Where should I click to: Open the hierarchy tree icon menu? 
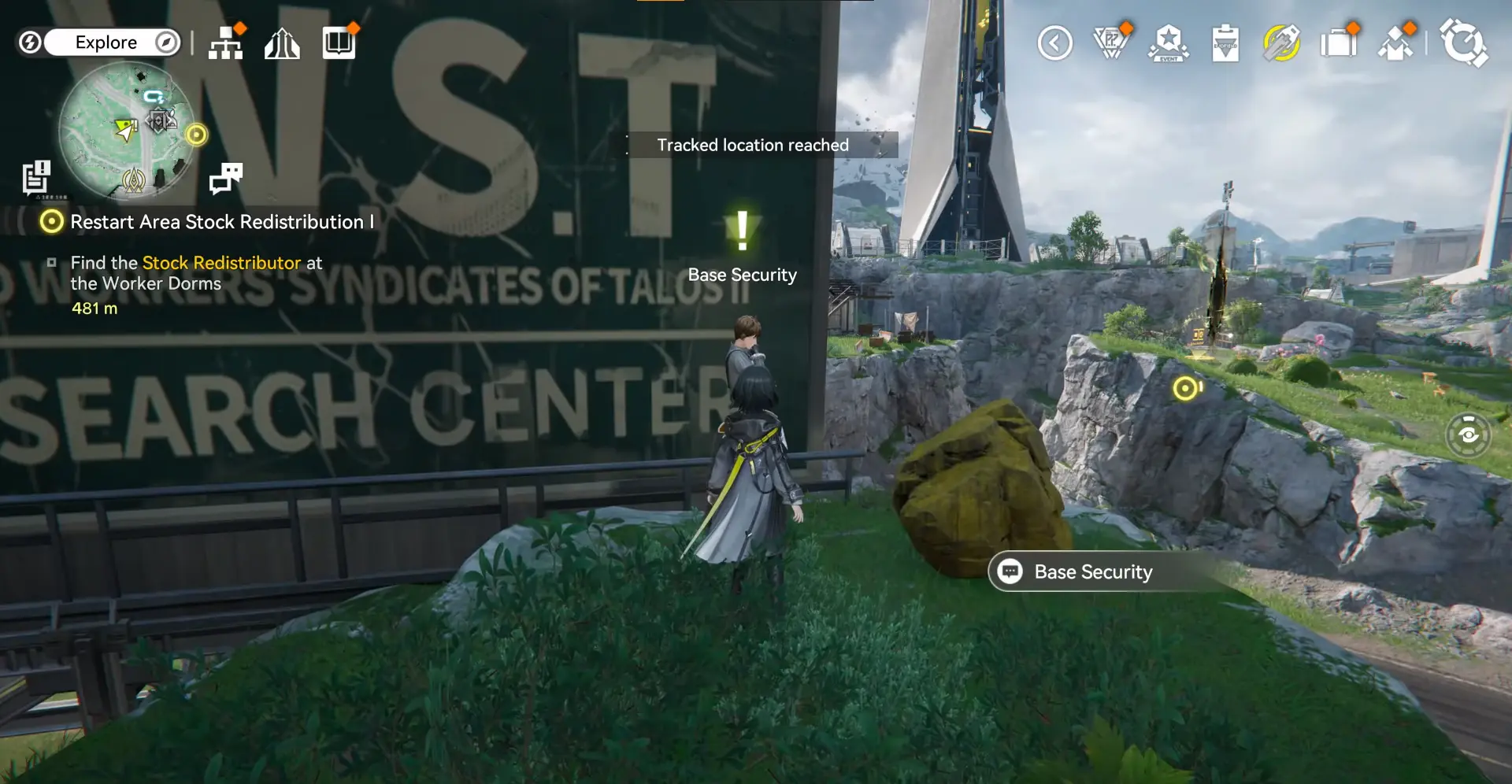point(226,43)
